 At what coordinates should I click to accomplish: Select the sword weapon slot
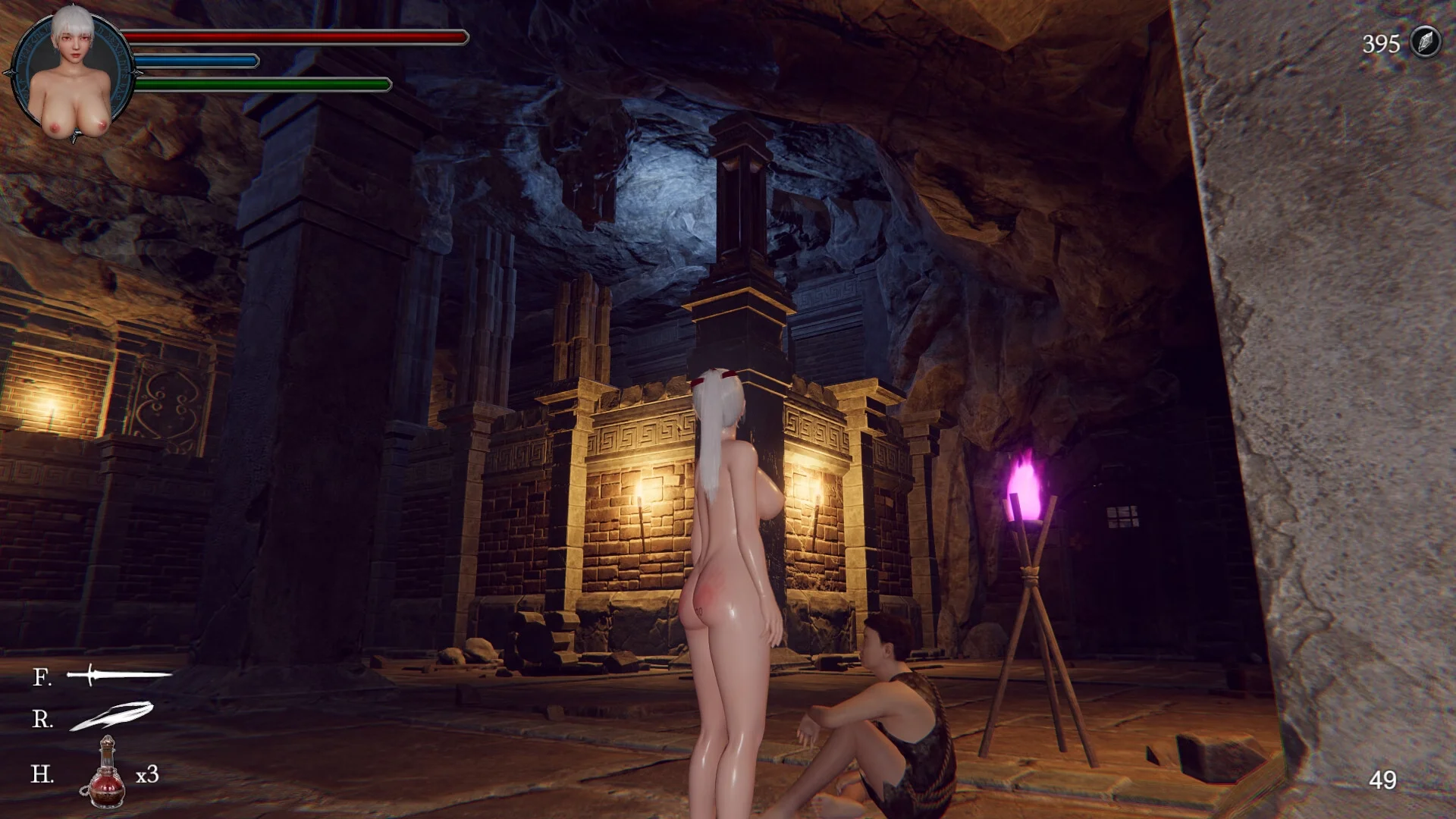[x=118, y=674]
